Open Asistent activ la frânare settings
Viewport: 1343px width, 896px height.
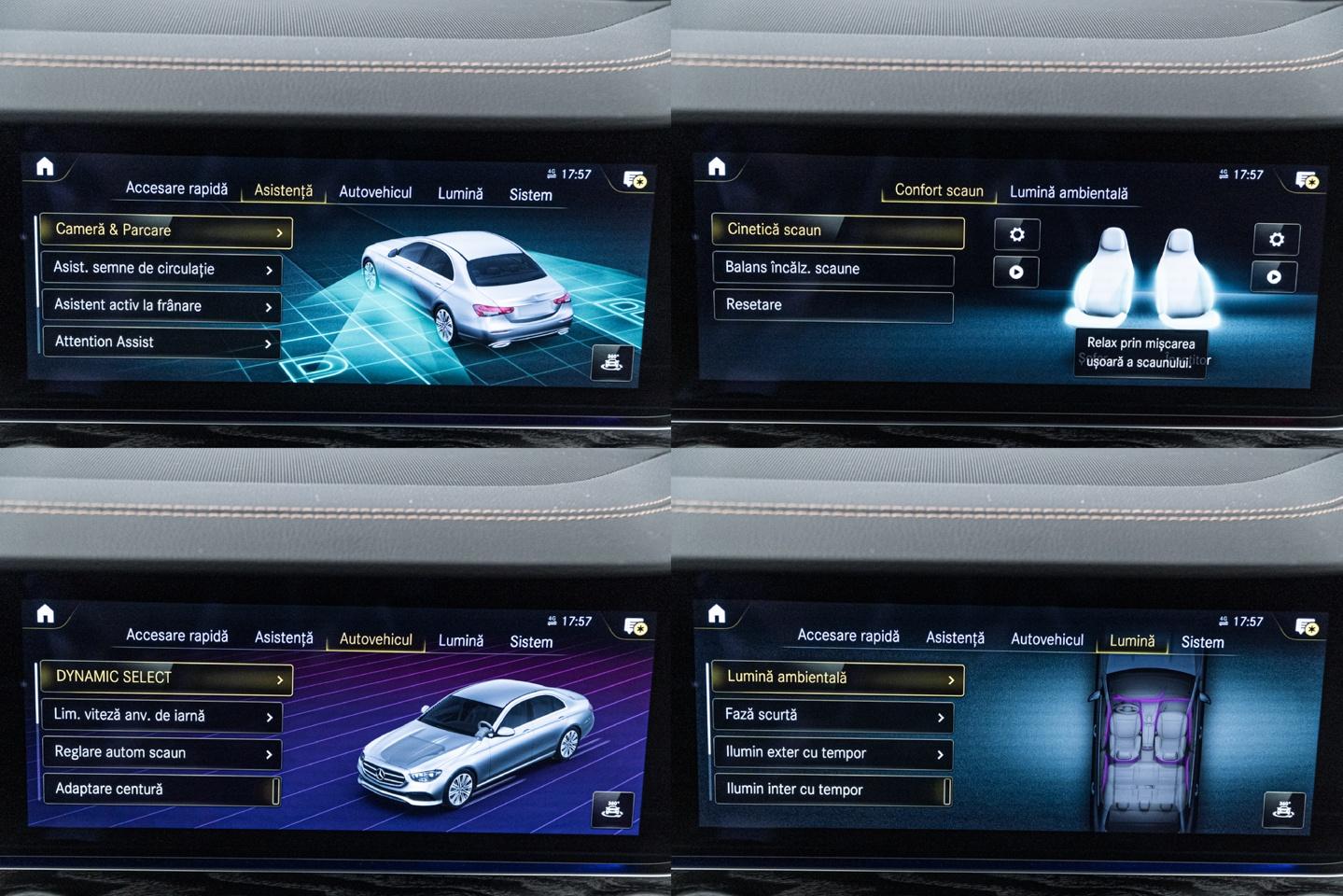[x=161, y=306]
